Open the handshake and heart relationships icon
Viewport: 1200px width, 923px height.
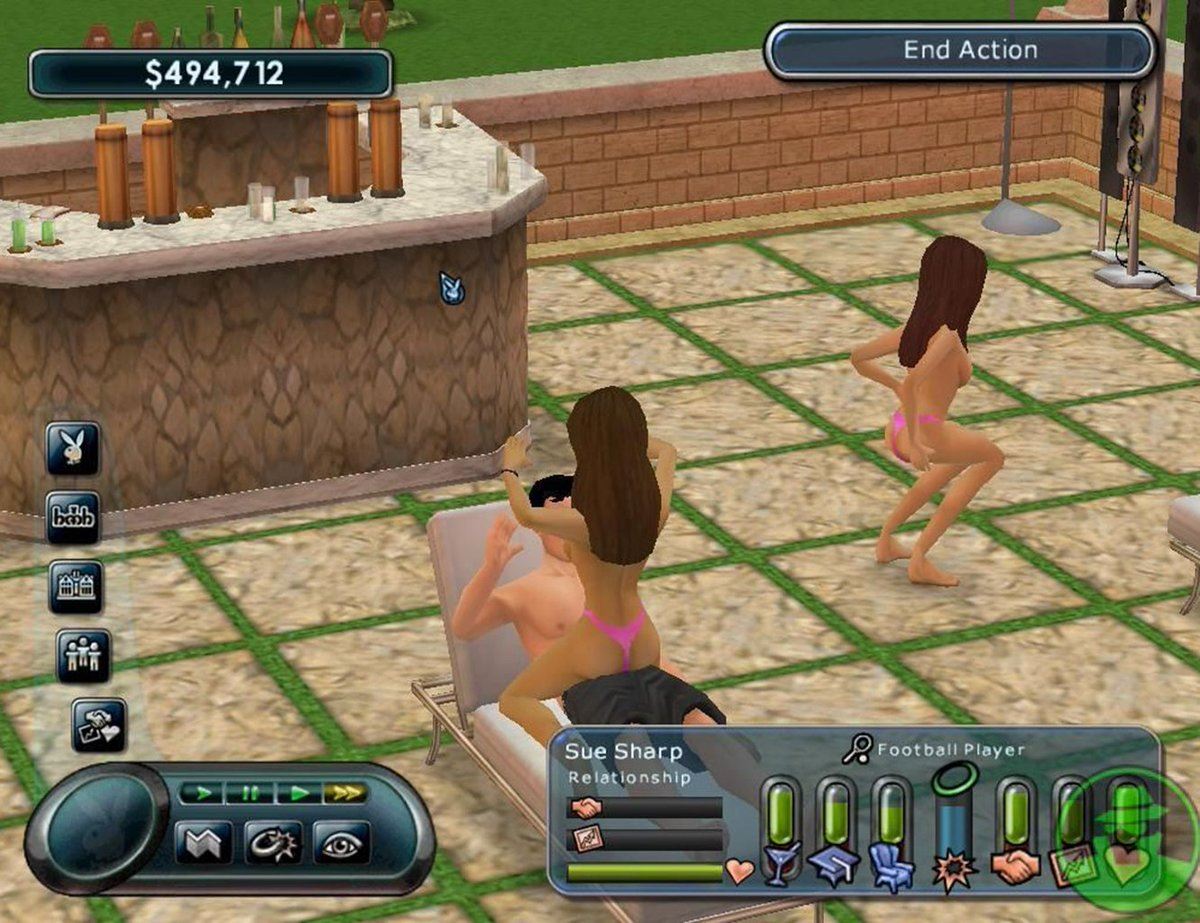point(99,725)
